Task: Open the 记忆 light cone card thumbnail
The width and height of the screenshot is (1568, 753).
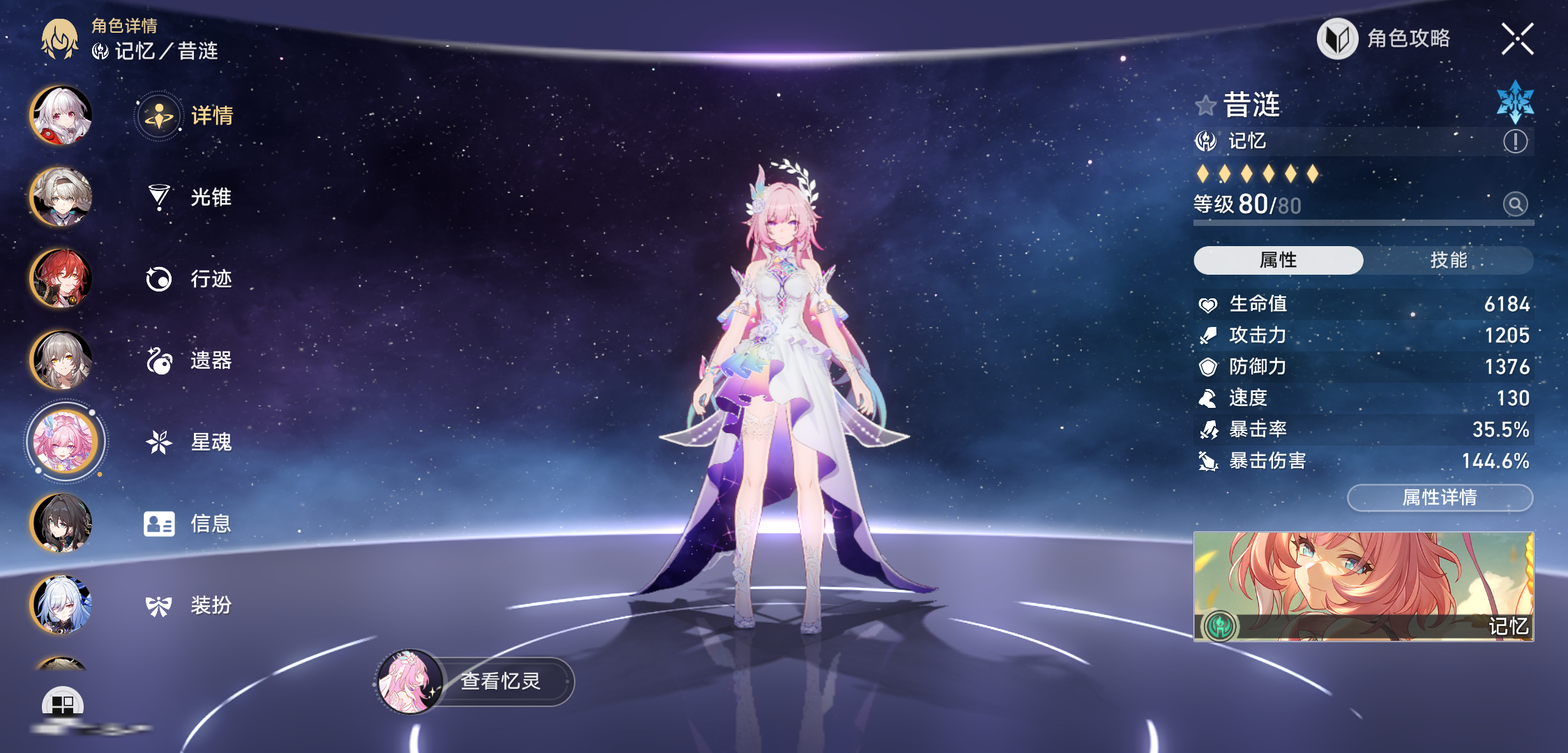Action: [x=1363, y=586]
